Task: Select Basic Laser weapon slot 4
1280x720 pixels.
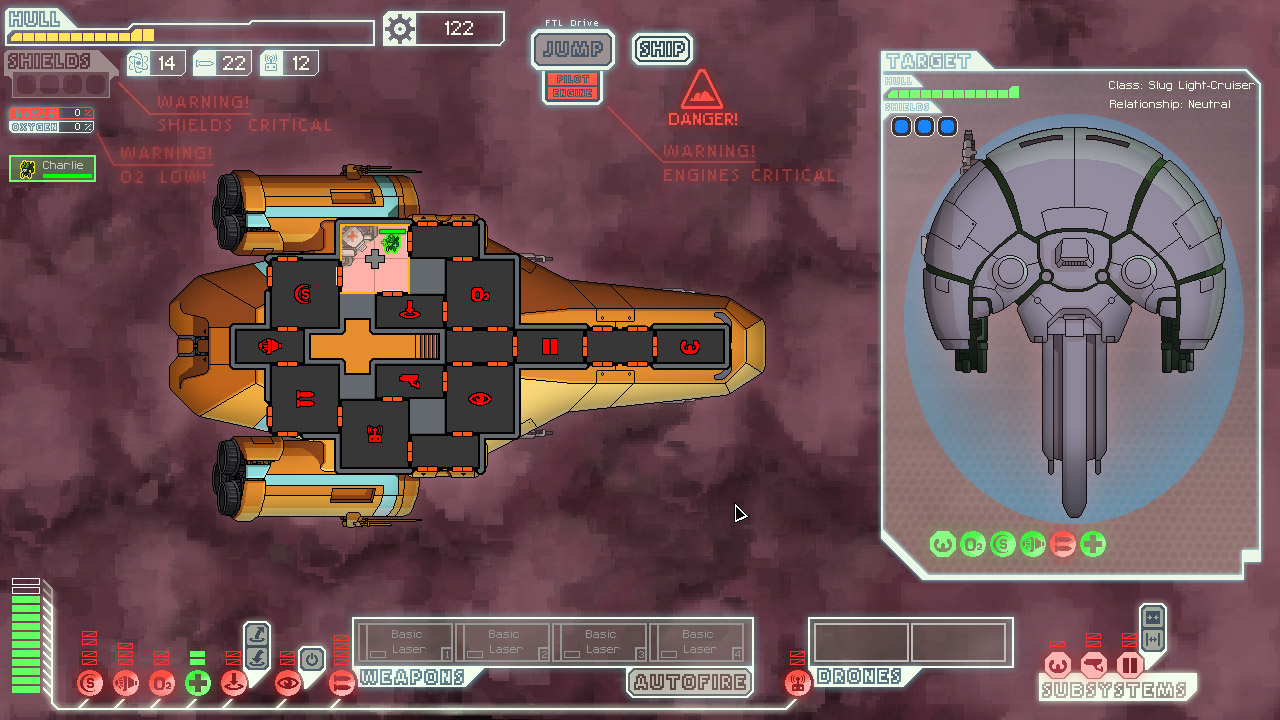Action: pyautogui.click(x=697, y=641)
